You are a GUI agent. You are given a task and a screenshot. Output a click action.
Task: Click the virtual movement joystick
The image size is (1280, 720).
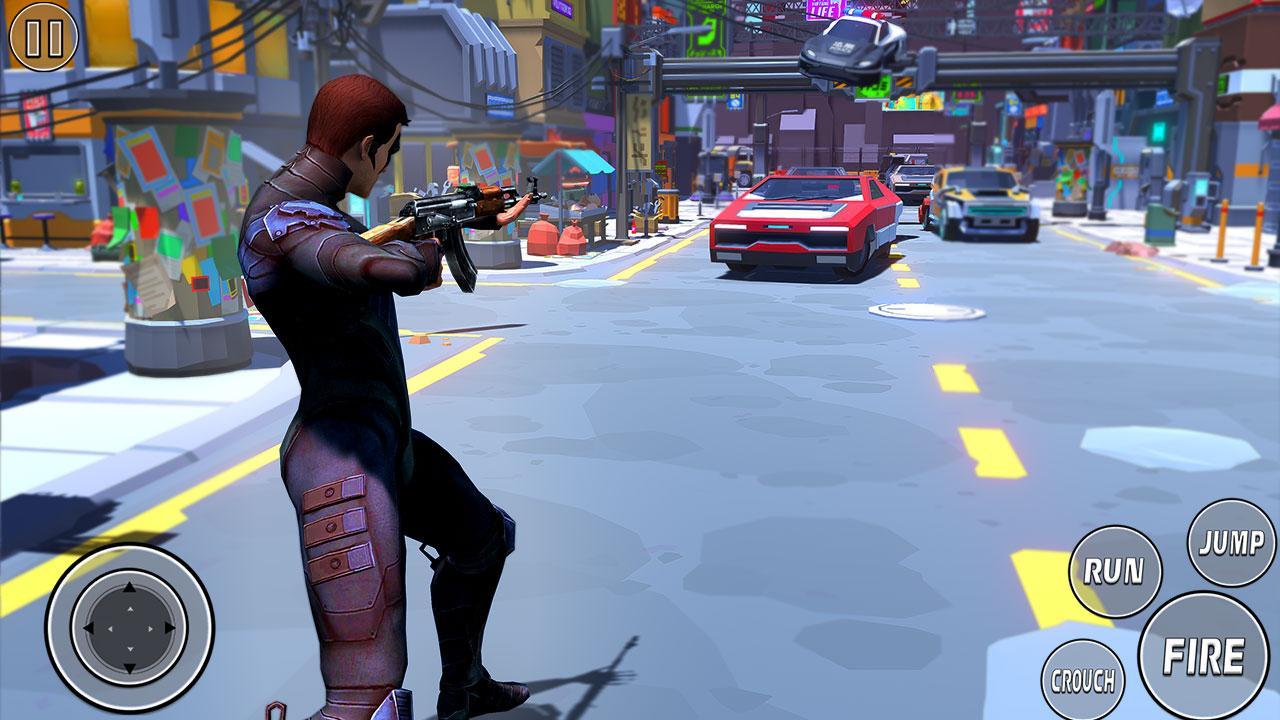tap(129, 628)
